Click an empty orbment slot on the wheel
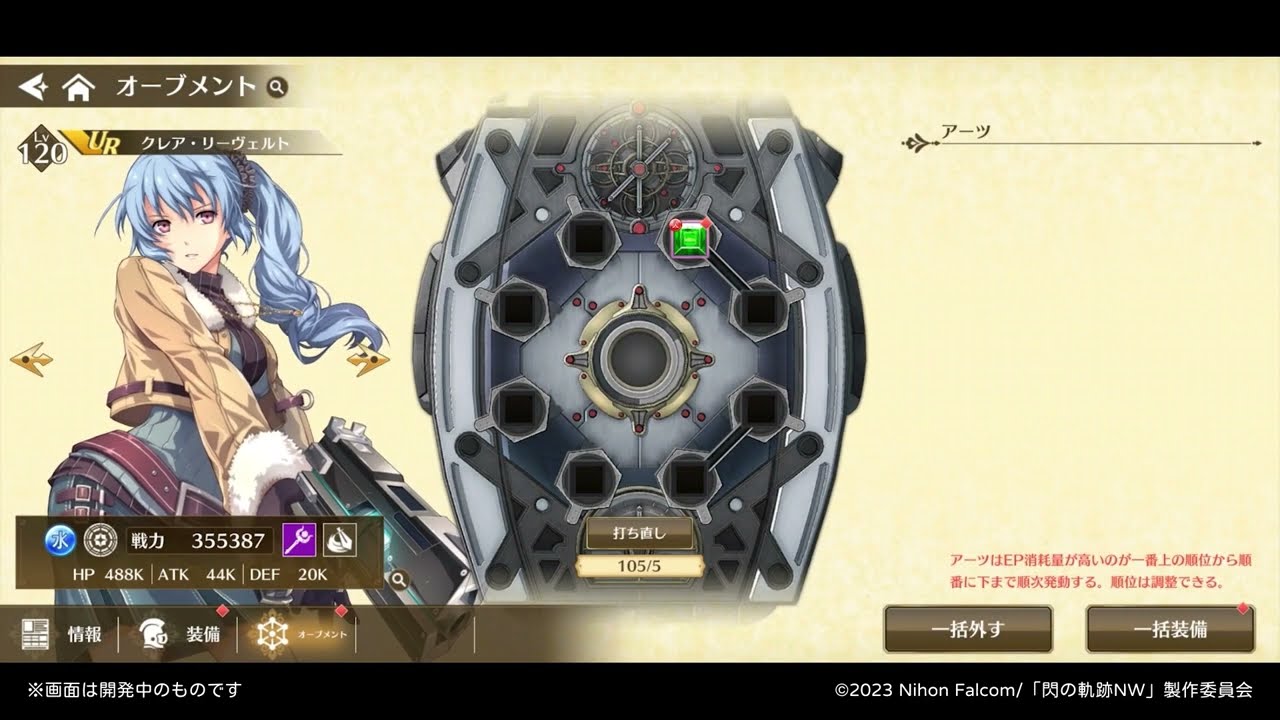Image resolution: width=1280 pixels, height=720 pixels. (x=587, y=241)
